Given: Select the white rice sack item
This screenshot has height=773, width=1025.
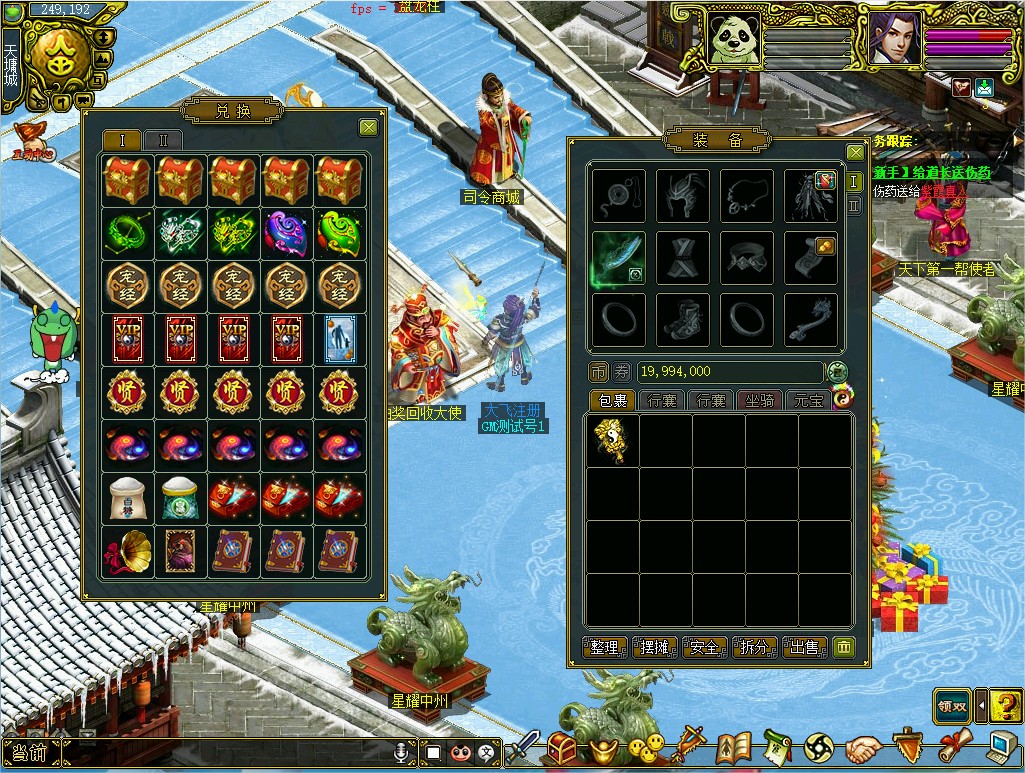Looking at the screenshot, I should pos(127,498).
